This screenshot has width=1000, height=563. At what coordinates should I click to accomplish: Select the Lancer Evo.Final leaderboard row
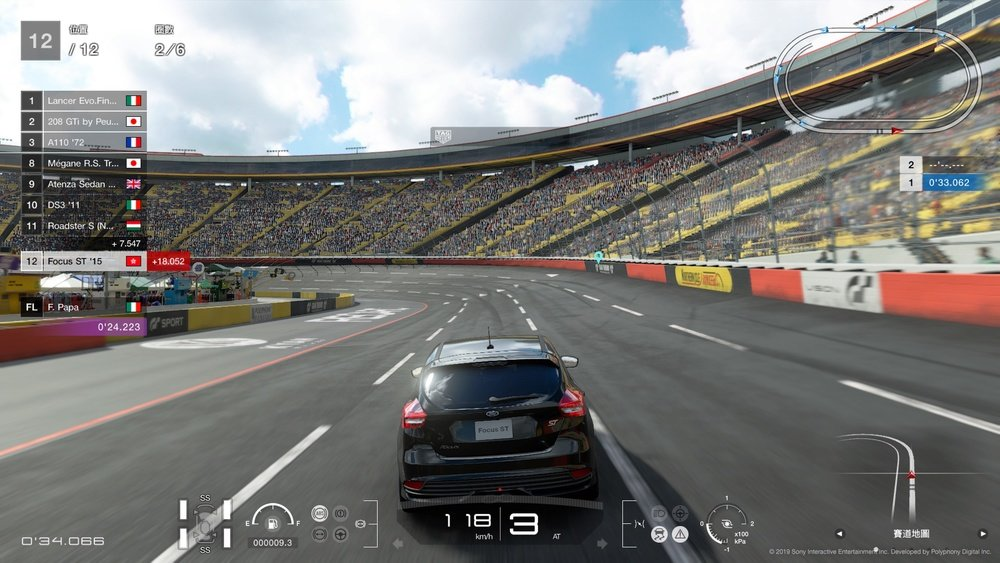point(84,101)
